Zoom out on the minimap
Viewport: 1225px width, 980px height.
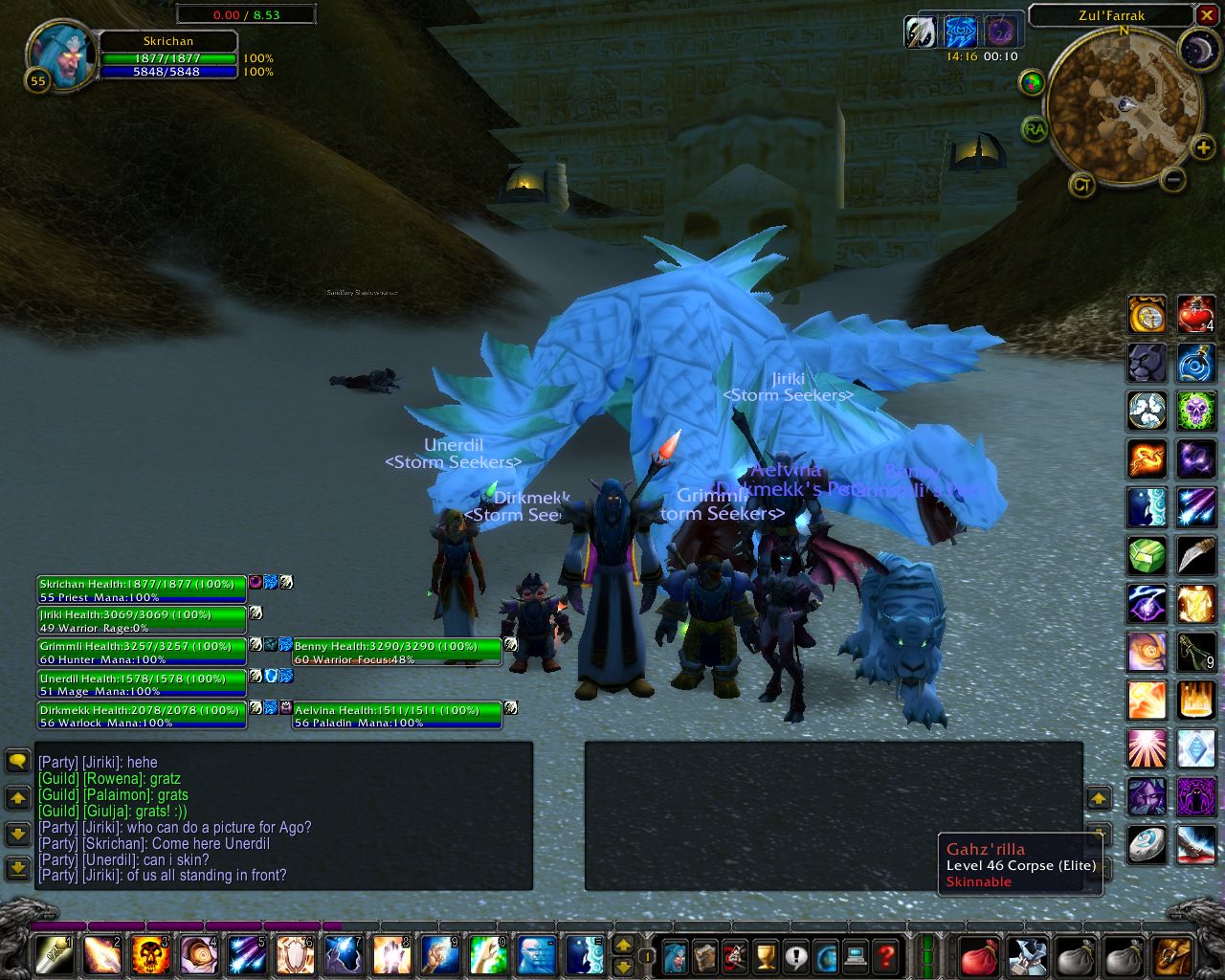1173,179
